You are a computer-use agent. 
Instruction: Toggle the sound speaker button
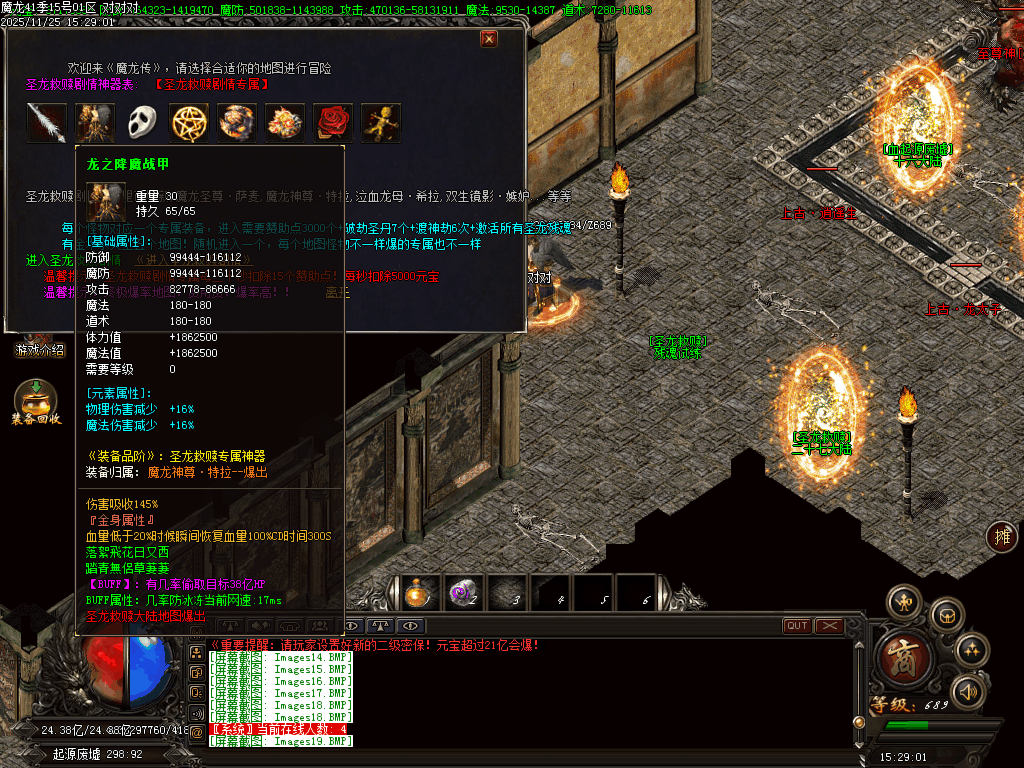pos(967,692)
